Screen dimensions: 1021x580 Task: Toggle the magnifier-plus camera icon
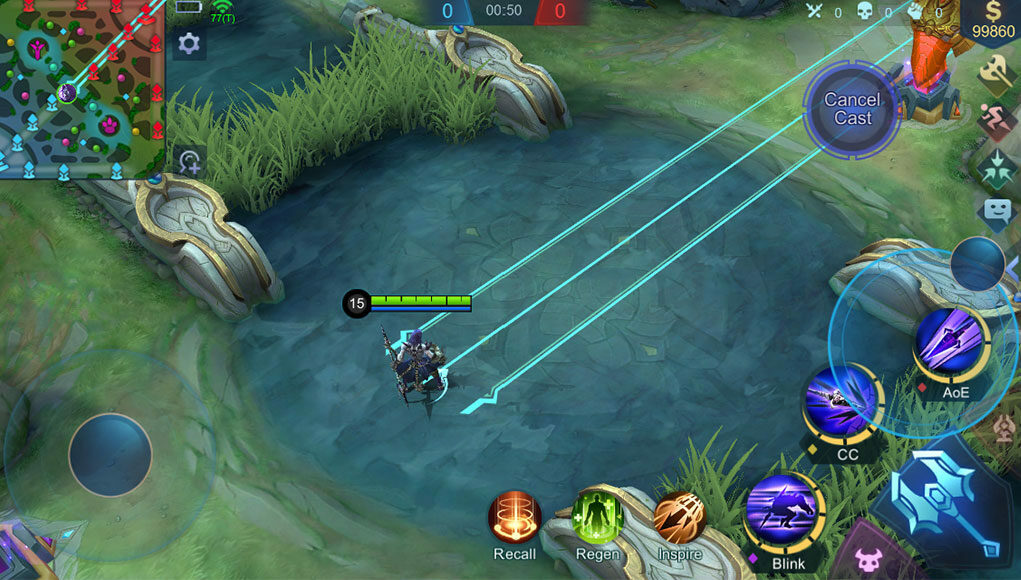[x=188, y=160]
